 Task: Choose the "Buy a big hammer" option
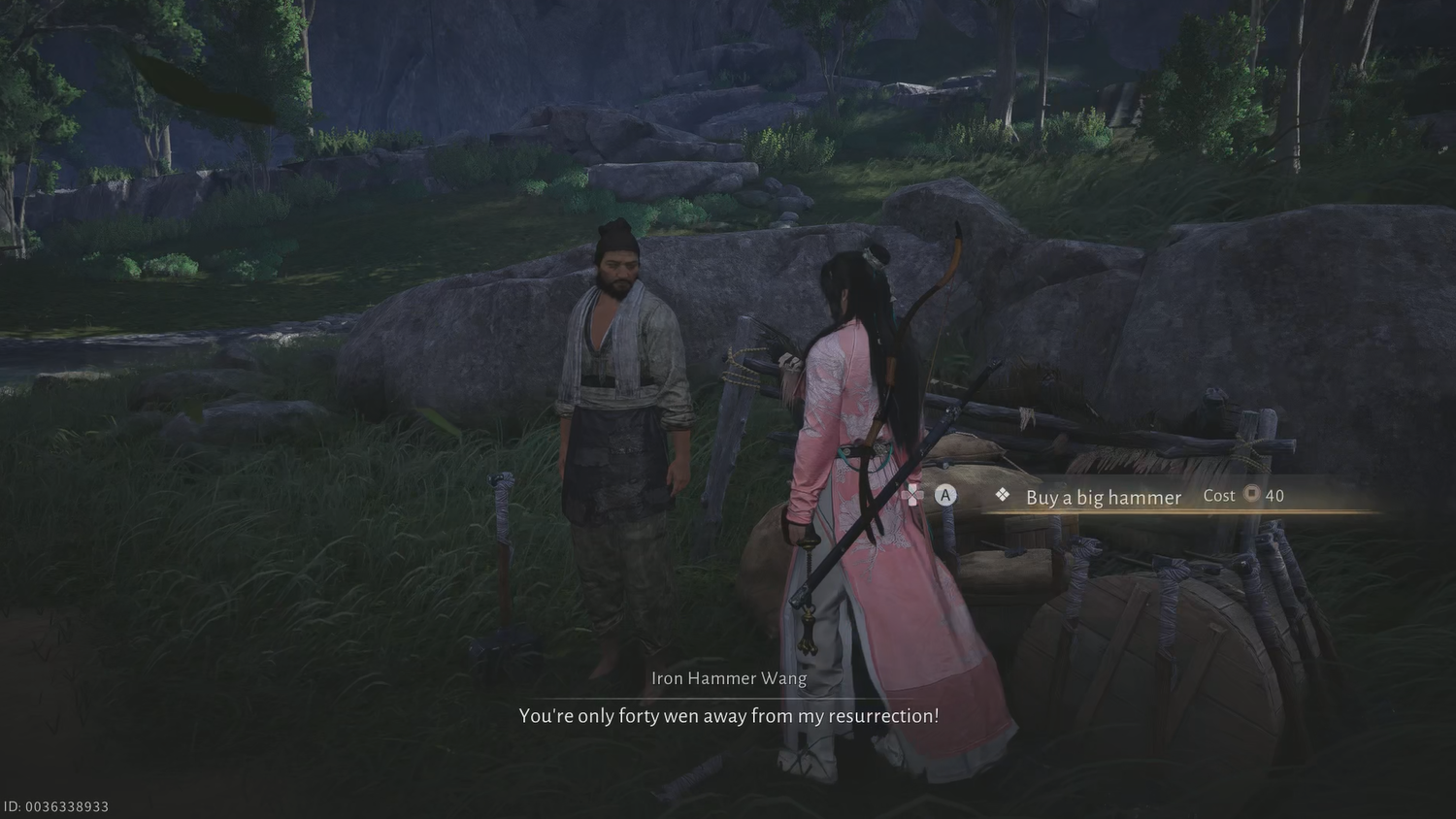tap(1104, 497)
